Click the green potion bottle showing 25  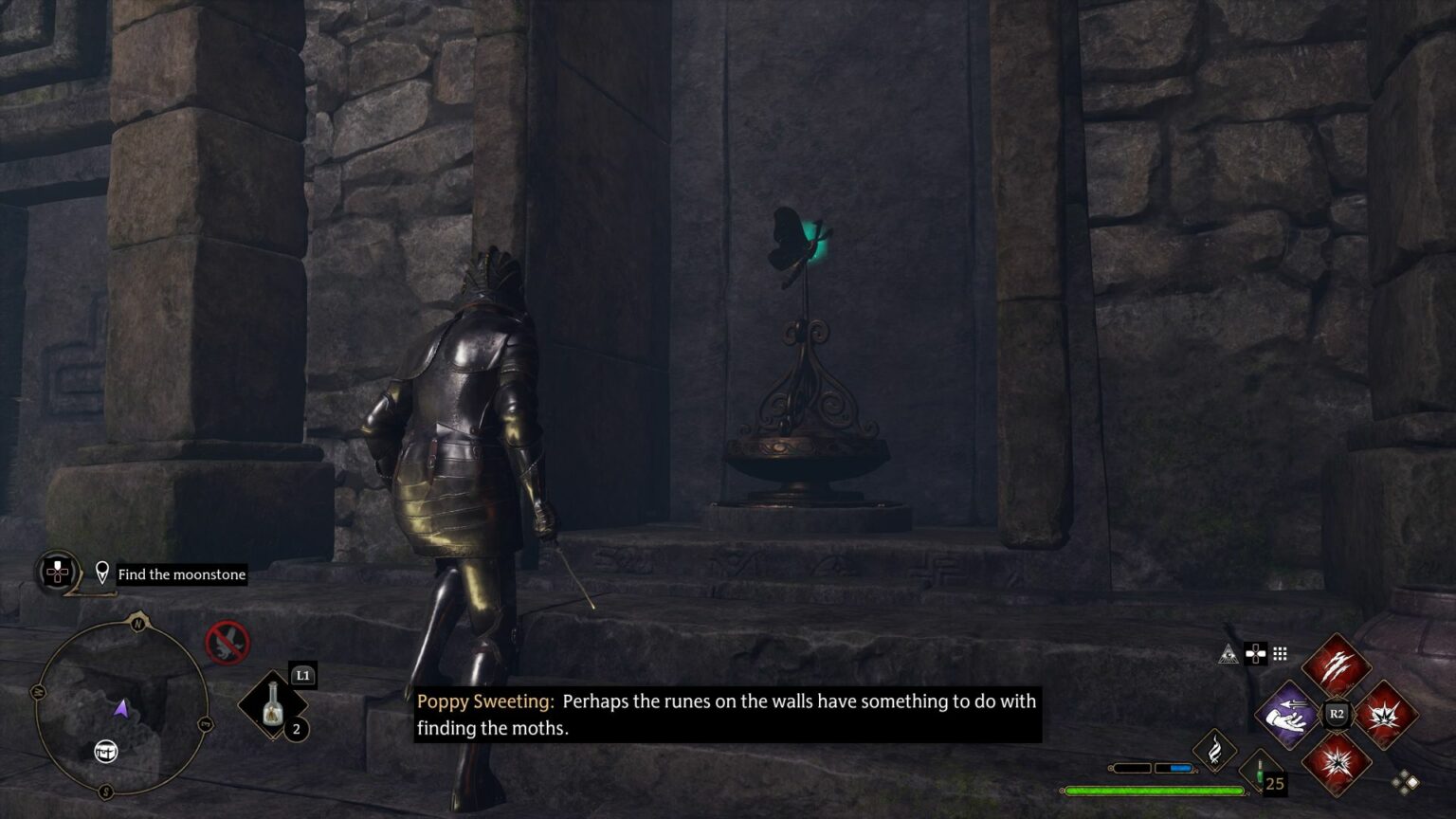pyautogui.click(x=1259, y=771)
